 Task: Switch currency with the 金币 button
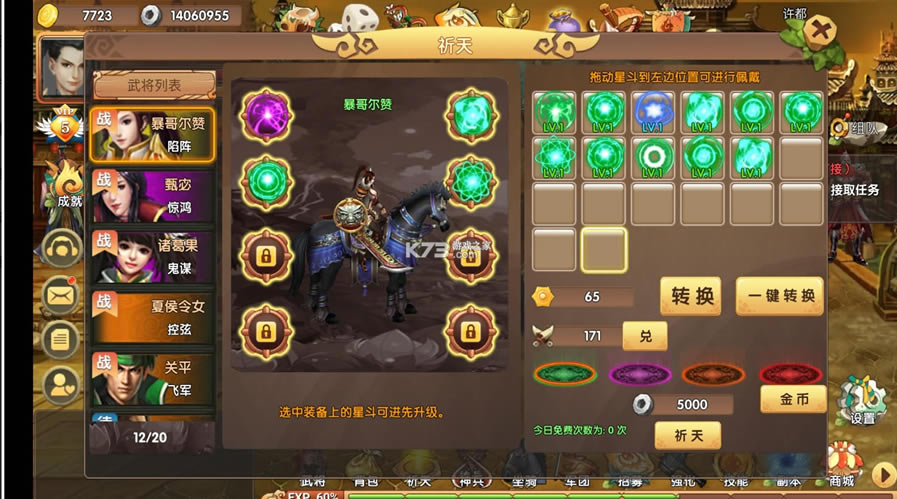pos(793,399)
